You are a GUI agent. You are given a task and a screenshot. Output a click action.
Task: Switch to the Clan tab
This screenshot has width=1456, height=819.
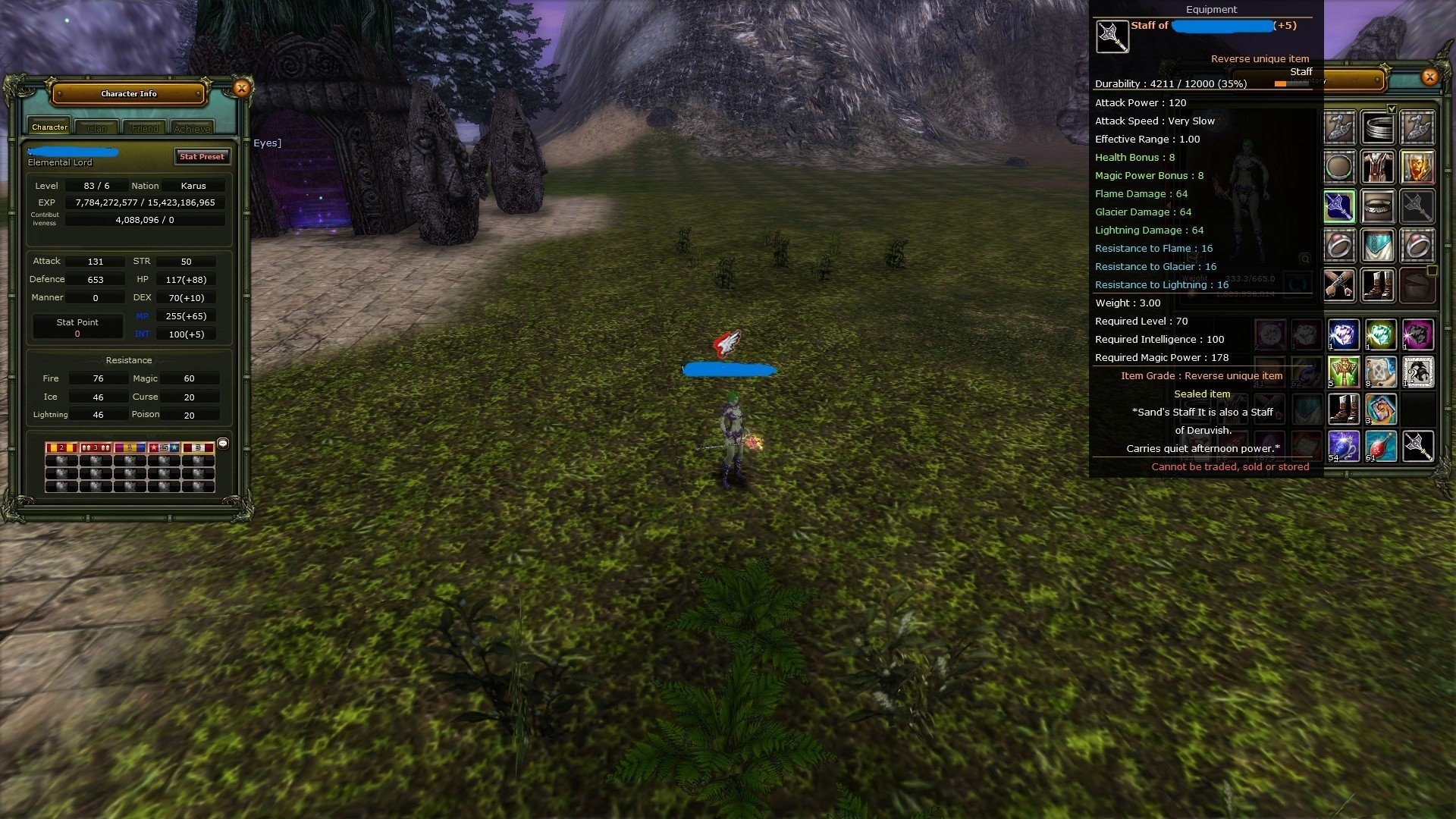coord(97,127)
